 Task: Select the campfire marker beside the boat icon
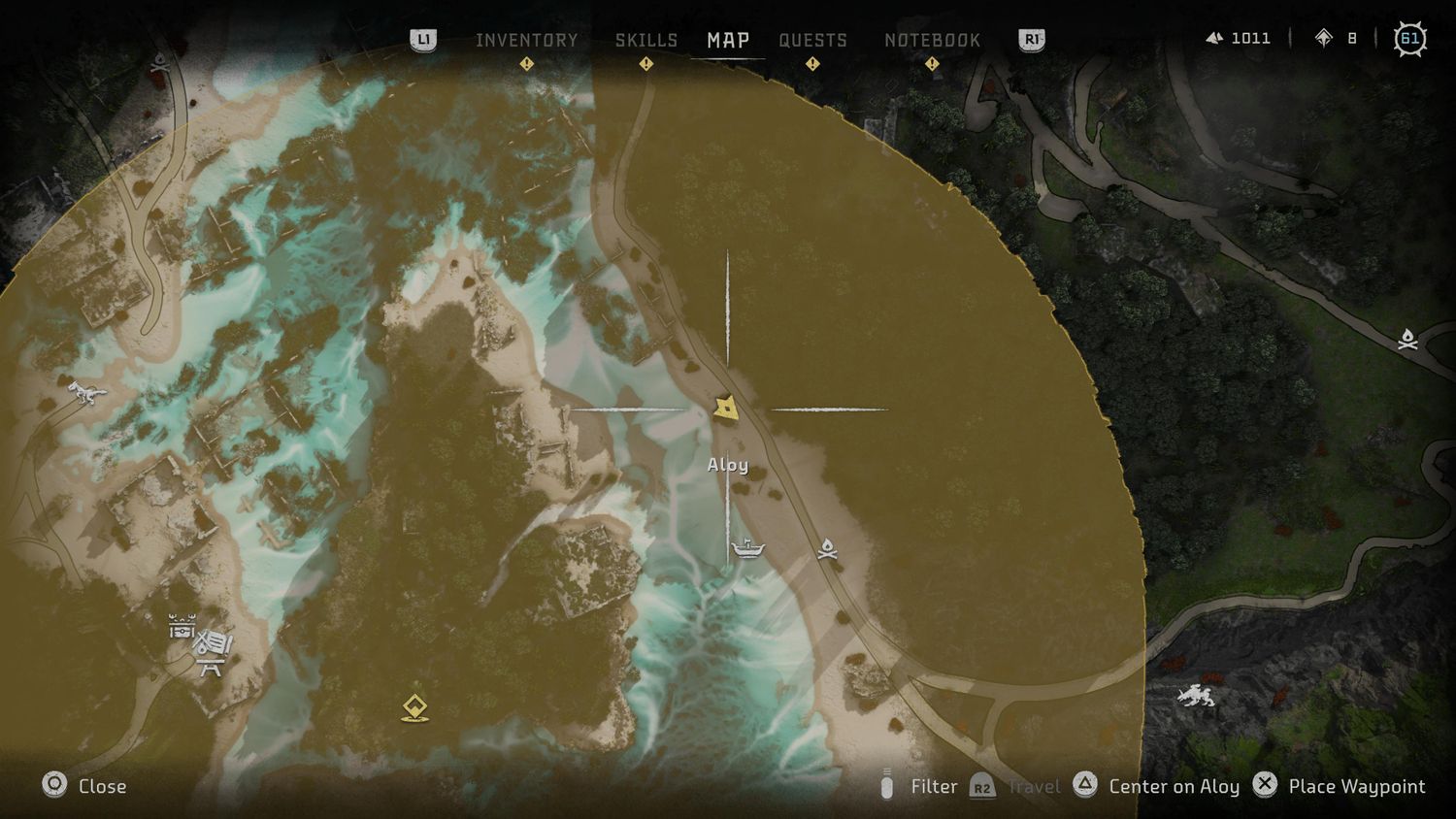point(827,549)
